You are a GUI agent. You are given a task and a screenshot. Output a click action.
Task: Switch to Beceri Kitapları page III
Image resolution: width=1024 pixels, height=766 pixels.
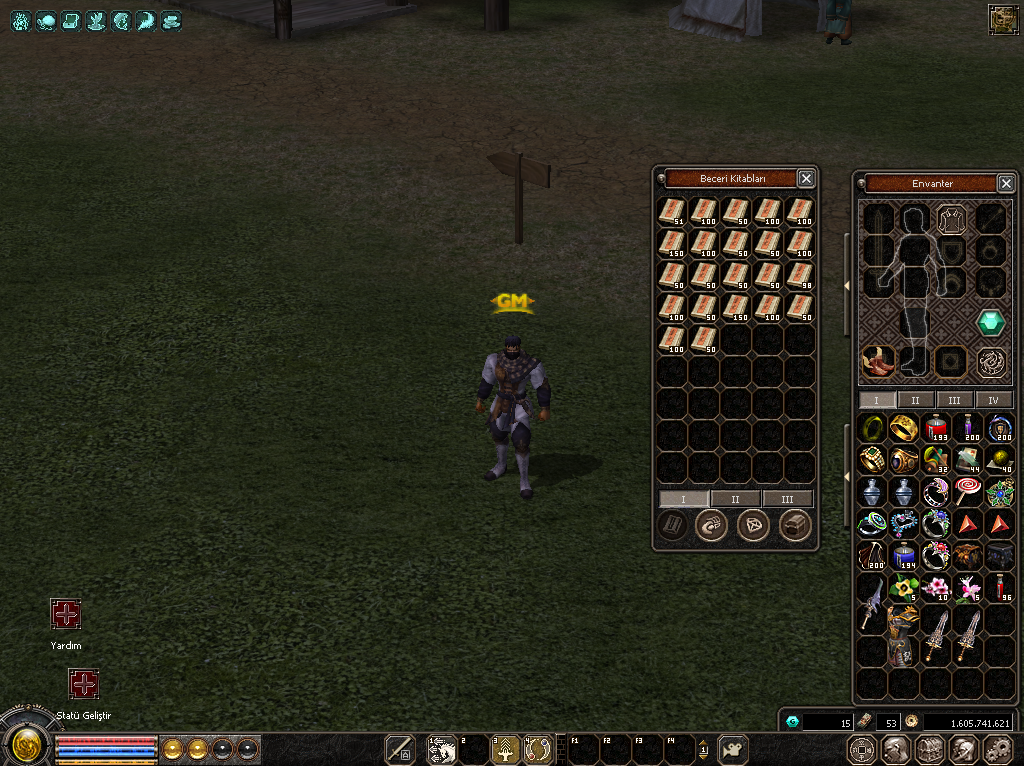787,498
